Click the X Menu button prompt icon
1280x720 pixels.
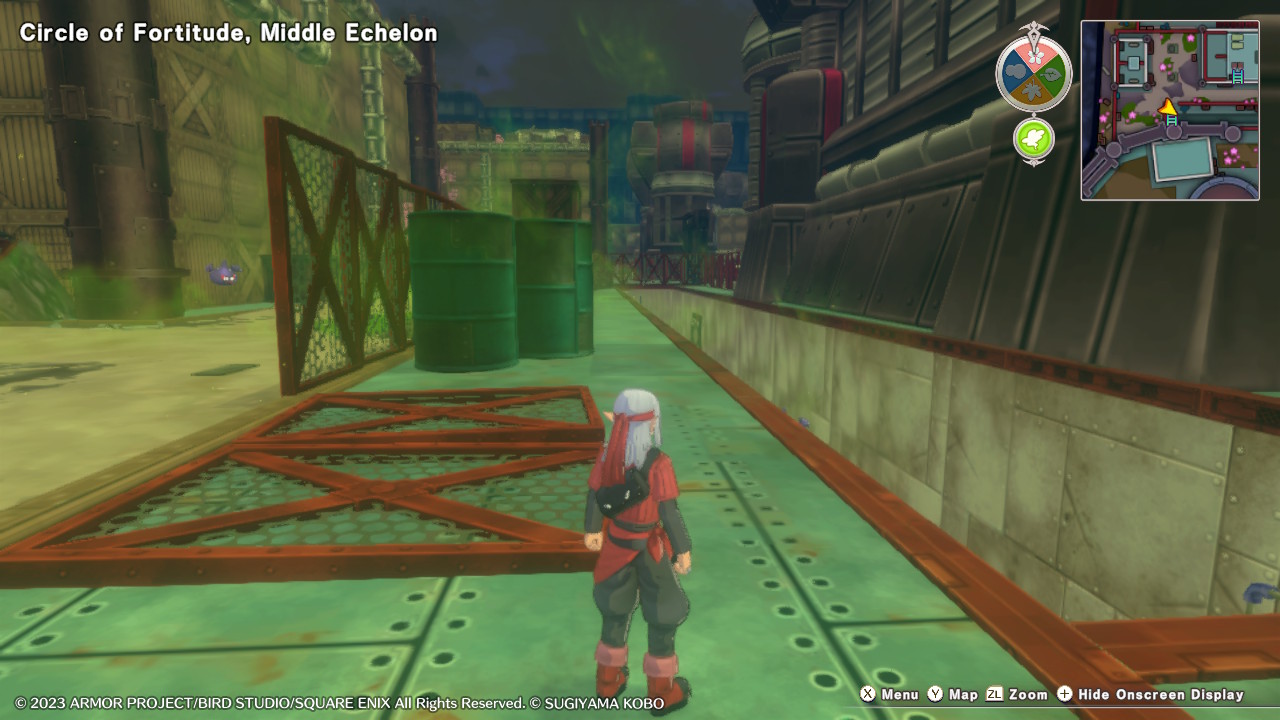click(869, 694)
